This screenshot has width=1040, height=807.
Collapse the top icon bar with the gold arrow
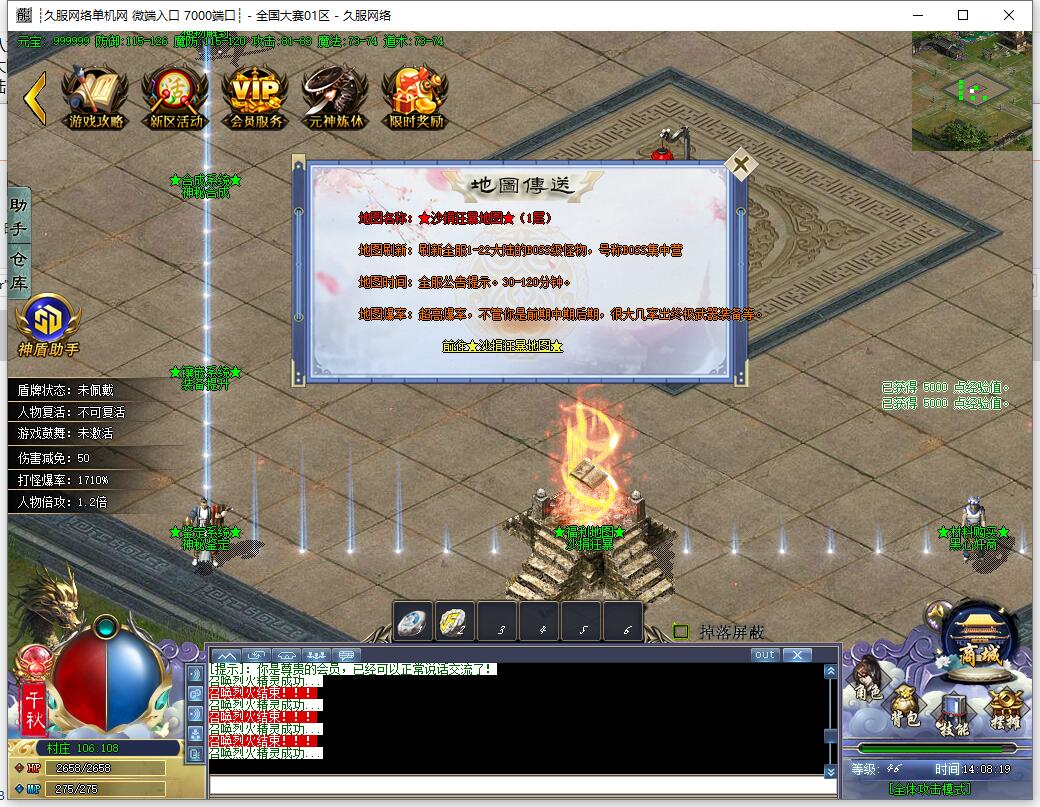[35, 97]
